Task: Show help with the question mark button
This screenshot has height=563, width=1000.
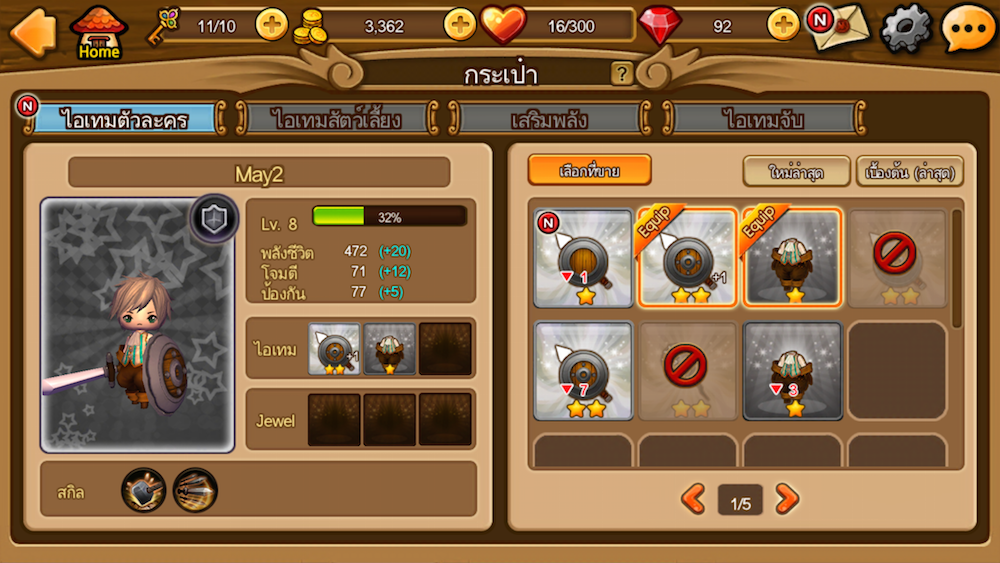Action: [x=622, y=73]
